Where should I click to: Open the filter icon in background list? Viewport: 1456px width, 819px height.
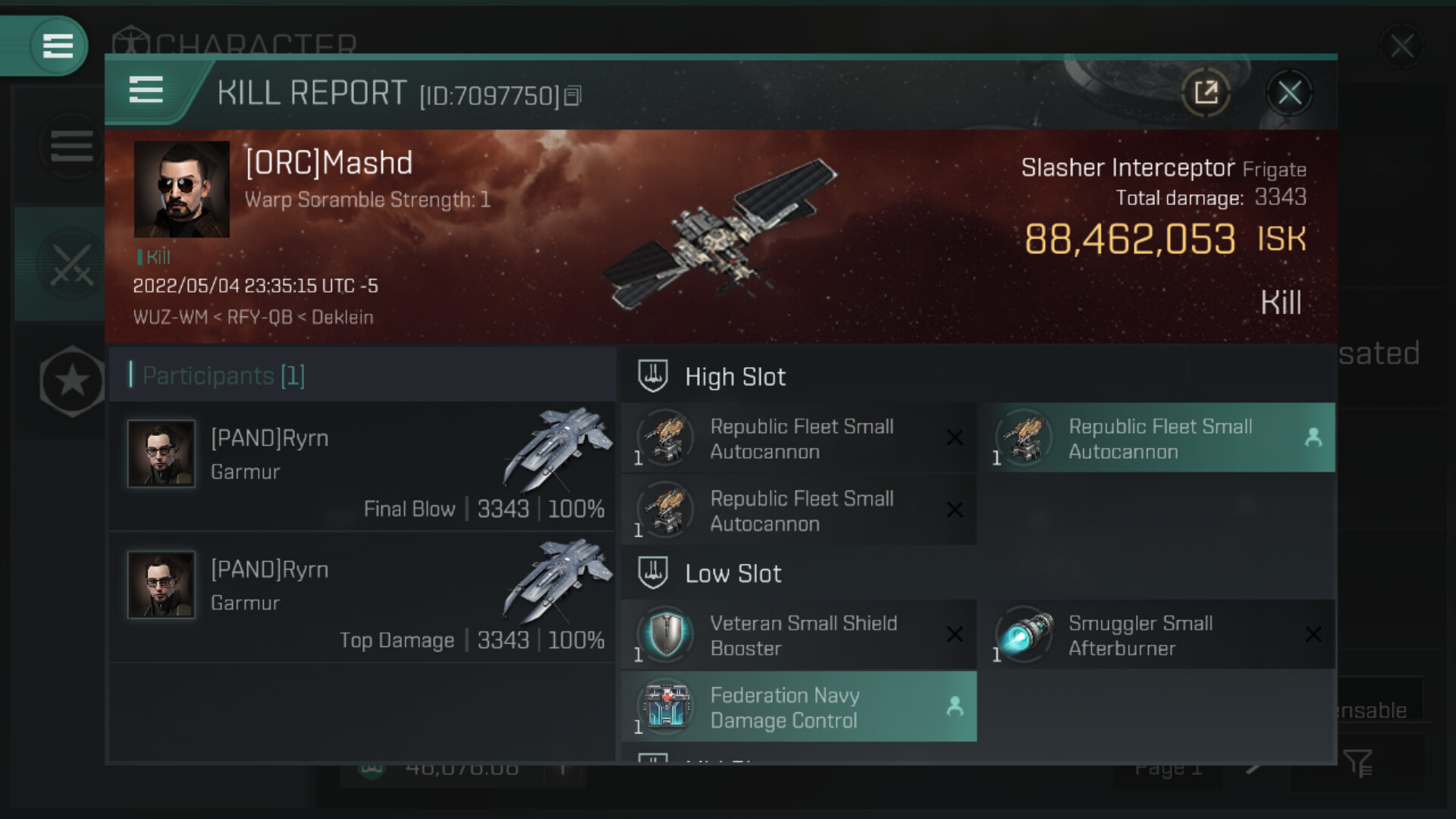point(1357,763)
